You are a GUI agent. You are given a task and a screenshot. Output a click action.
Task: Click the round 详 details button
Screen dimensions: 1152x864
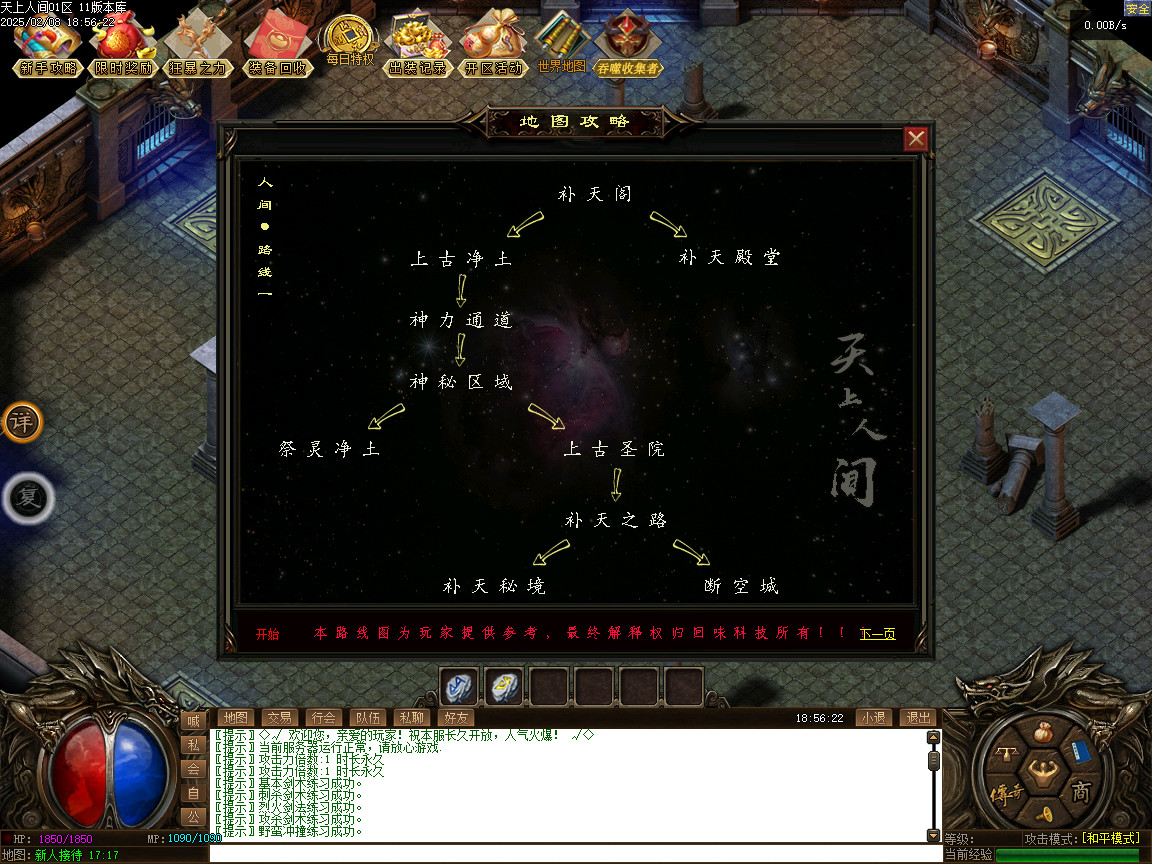point(21,422)
